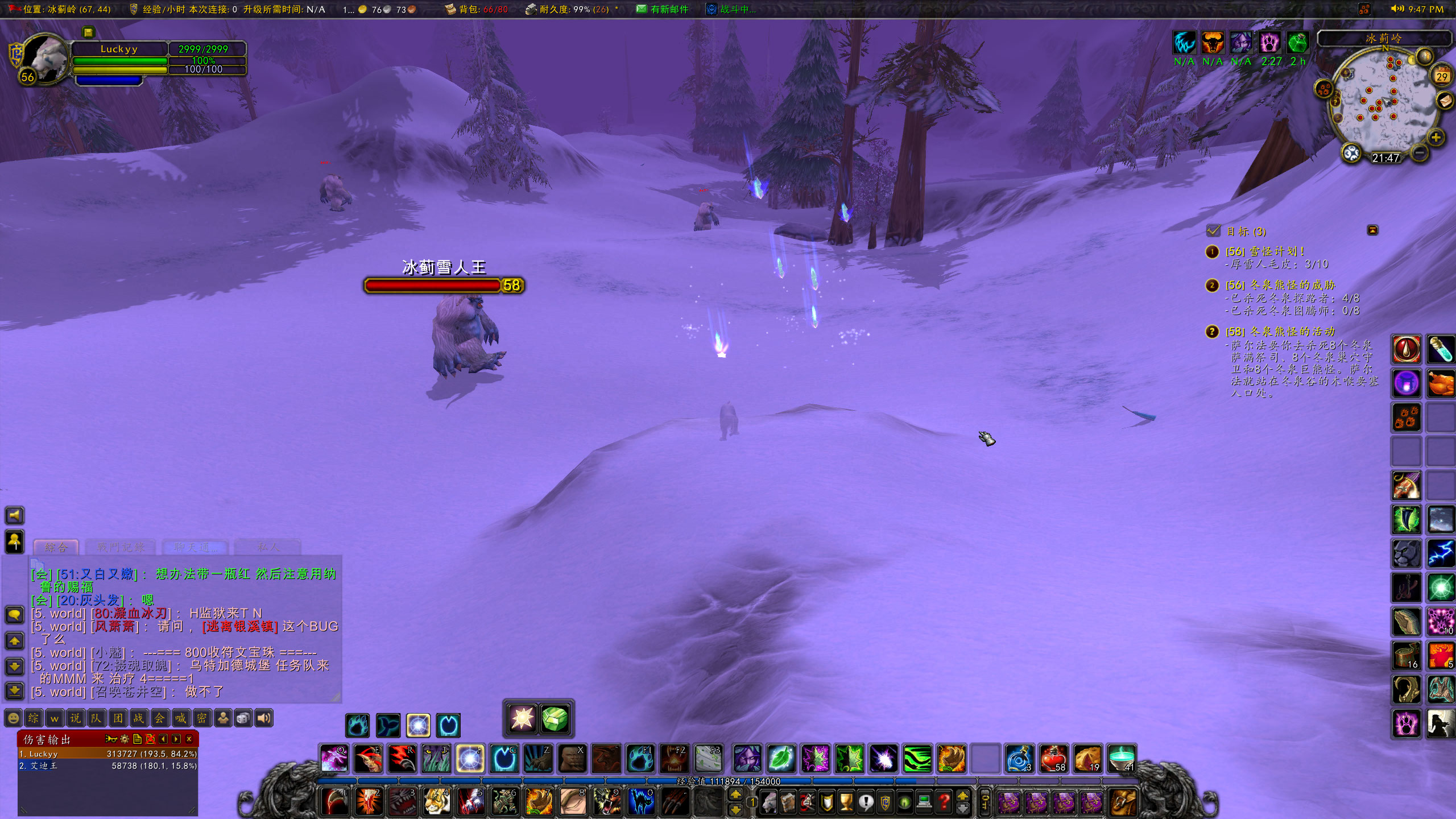Click the 经验值 experience progress bar
The width and height of the screenshot is (1456, 819).
(728, 781)
